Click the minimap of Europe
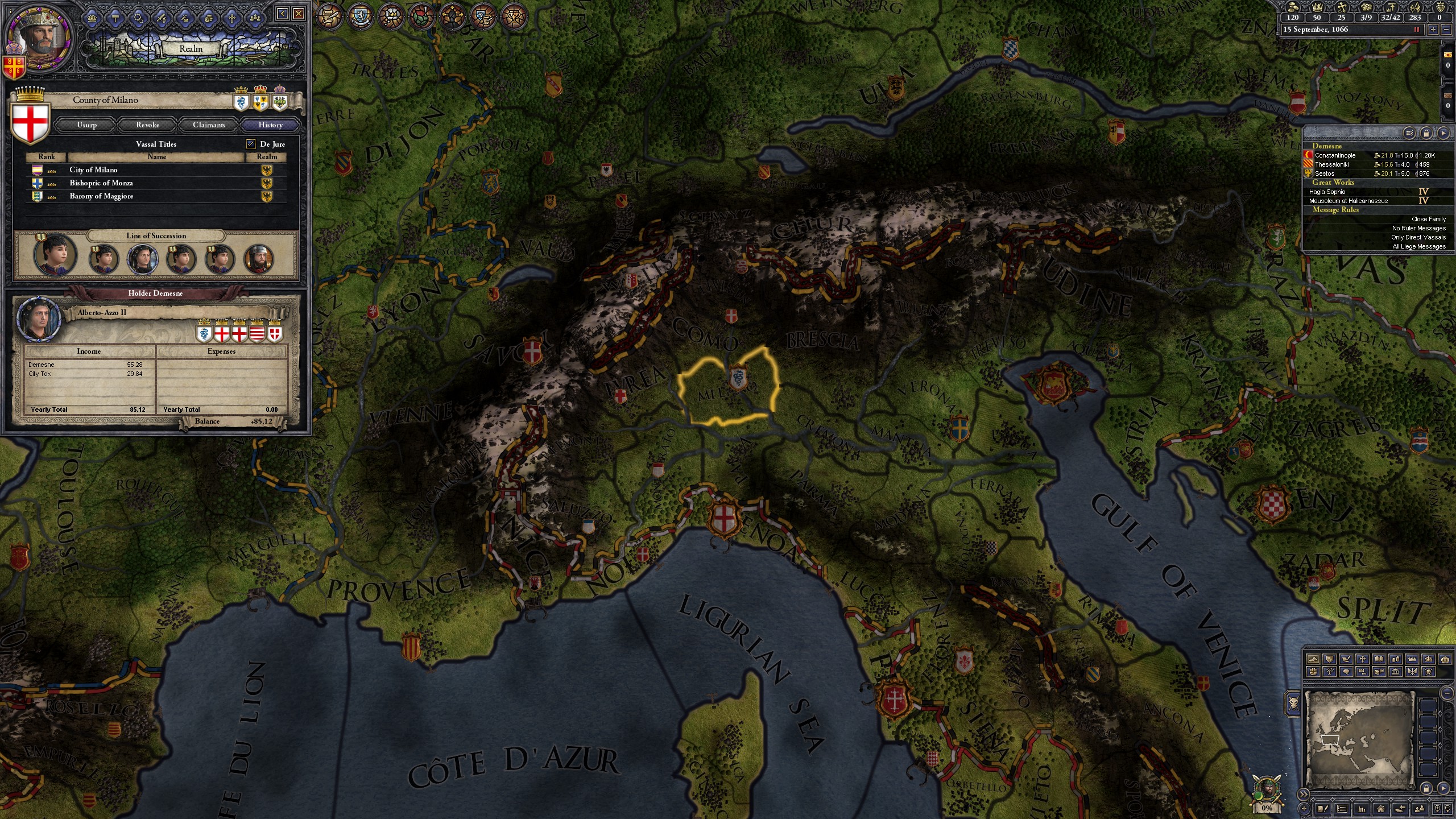 click(x=1358, y=739)
